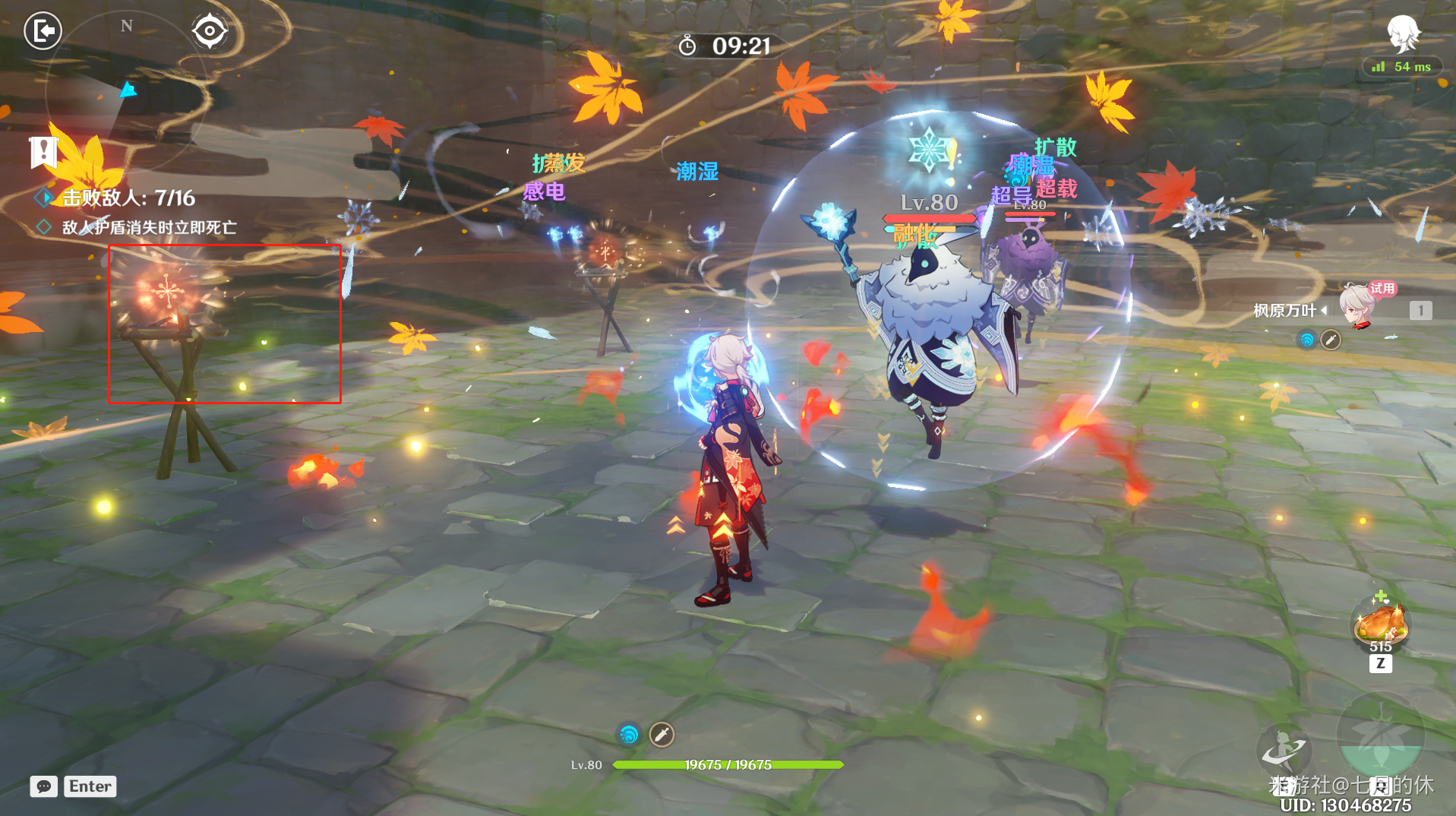Viewport: 1456px width, 816px height.
Task: Open the chat speech bubble icon
Action: click(44, 786)
